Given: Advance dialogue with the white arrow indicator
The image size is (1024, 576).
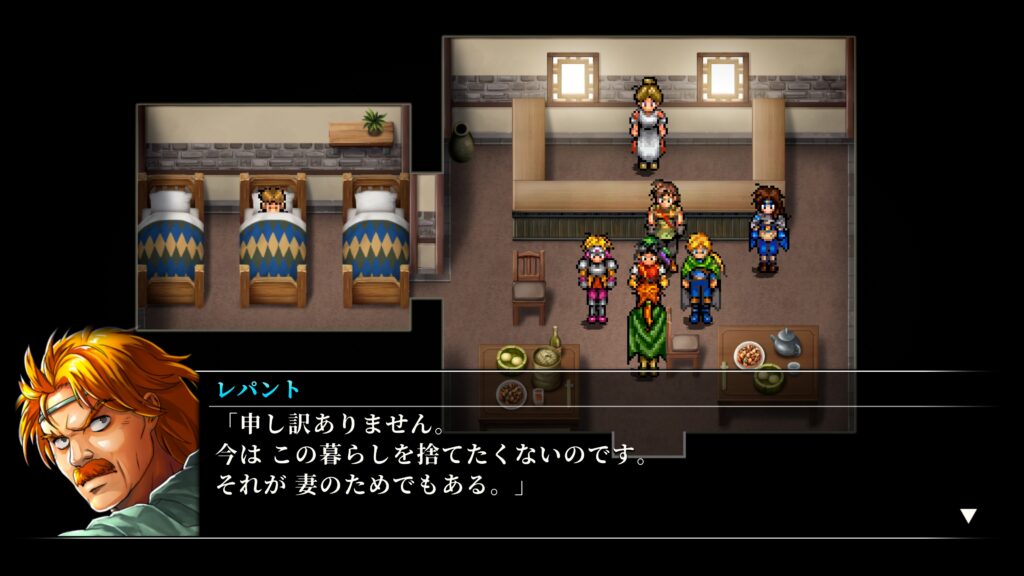Looking at the screenshot, I should click(x=967, y=516).
